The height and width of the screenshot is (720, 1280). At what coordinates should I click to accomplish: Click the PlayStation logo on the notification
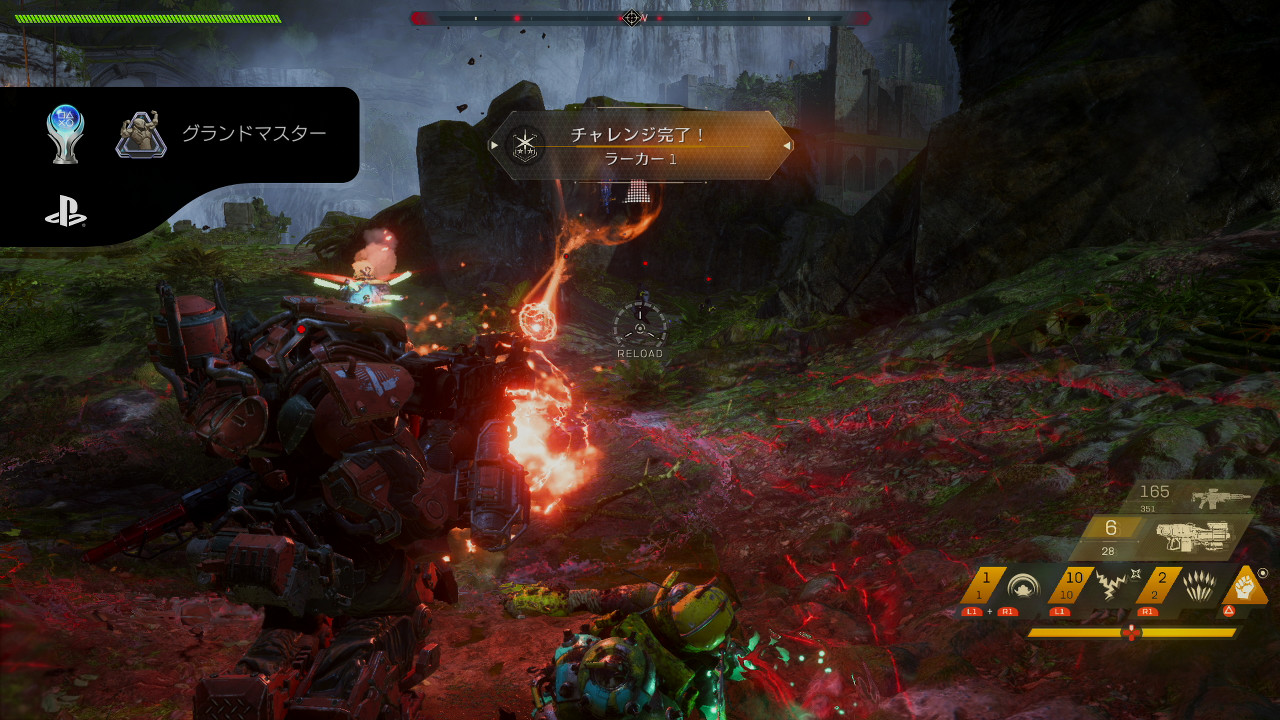point(66,212)
